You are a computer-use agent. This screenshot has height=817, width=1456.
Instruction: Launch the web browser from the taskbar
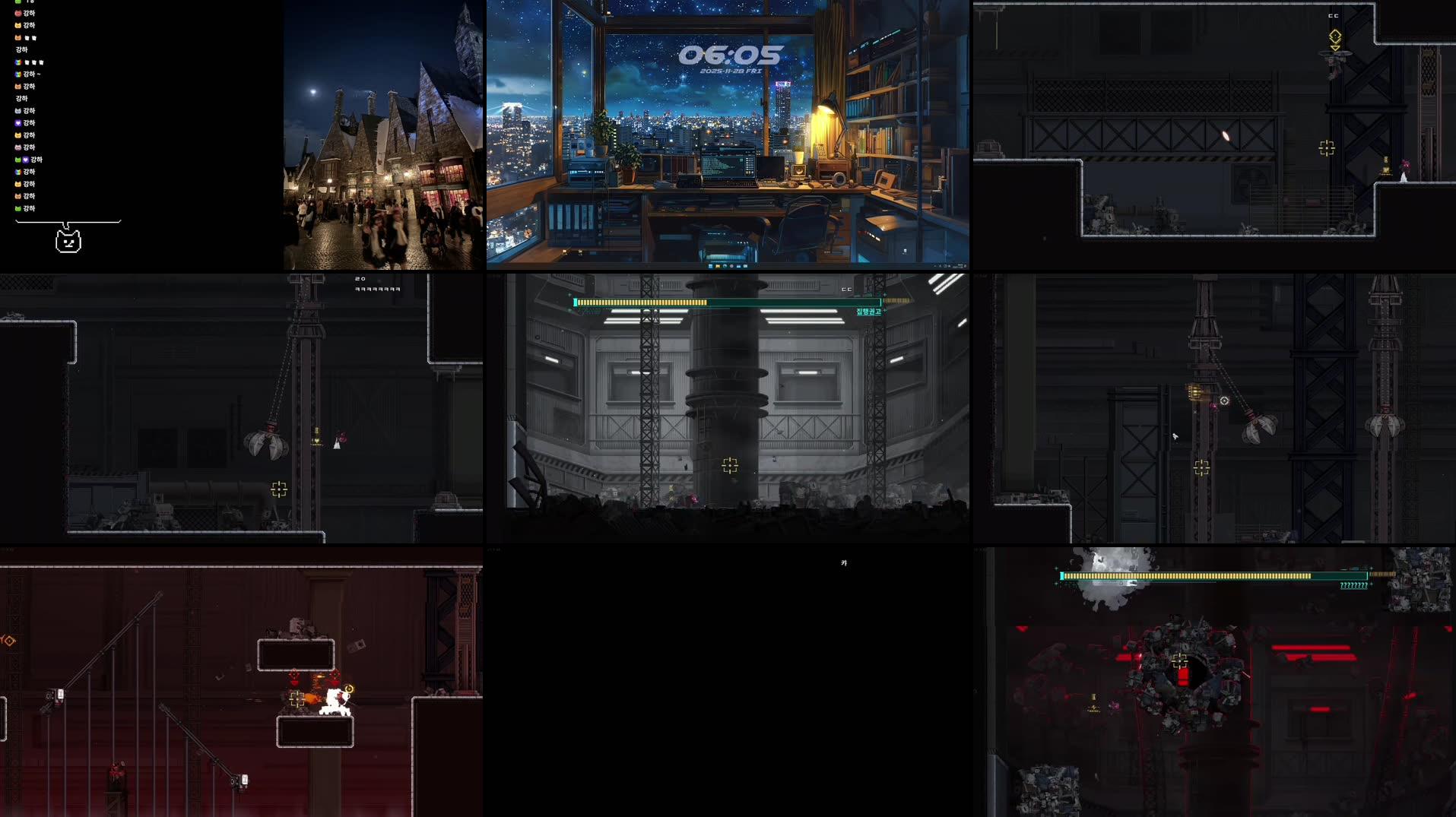click(725, 266)
